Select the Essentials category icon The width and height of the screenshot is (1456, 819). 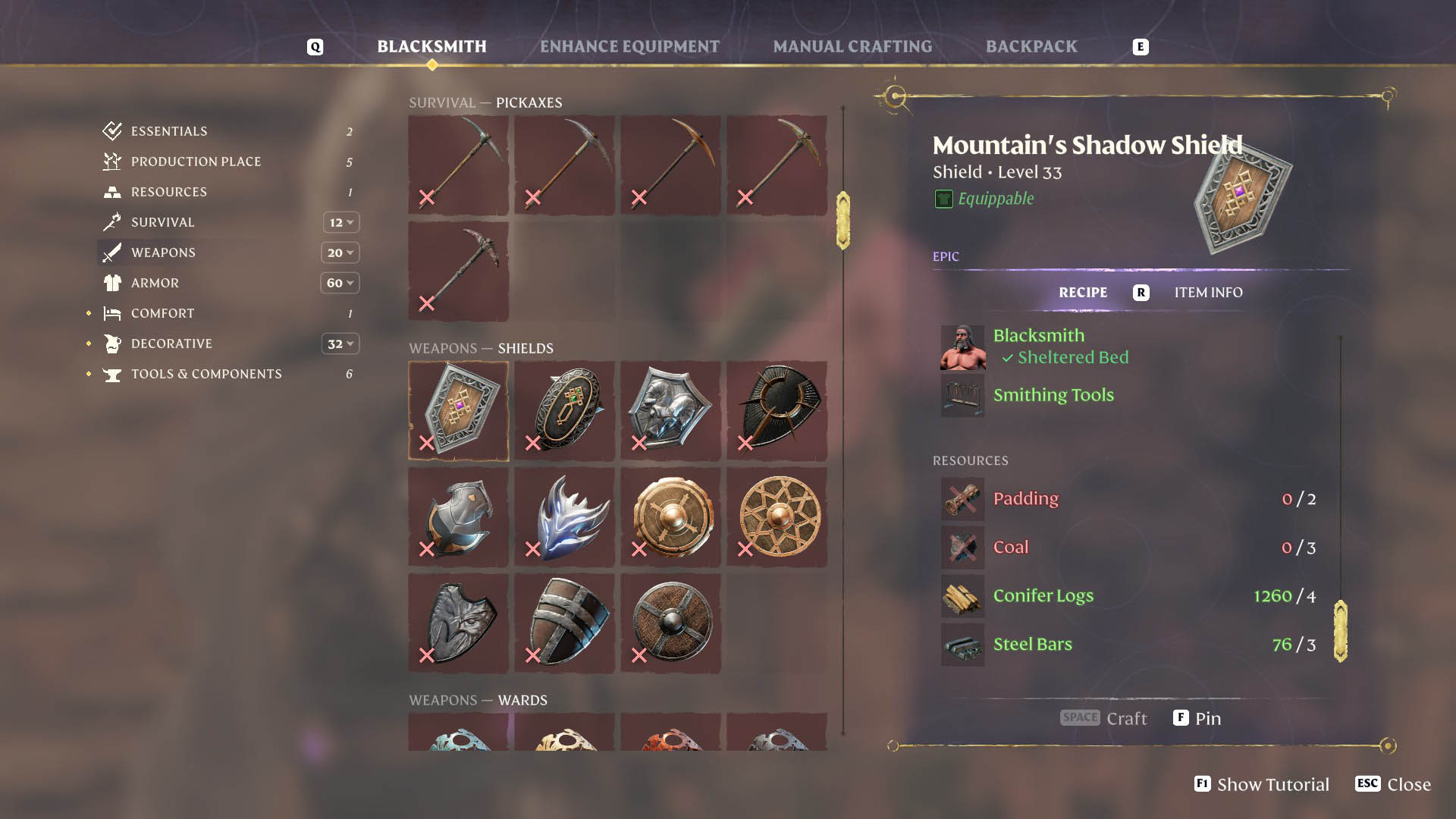(111, 130)
